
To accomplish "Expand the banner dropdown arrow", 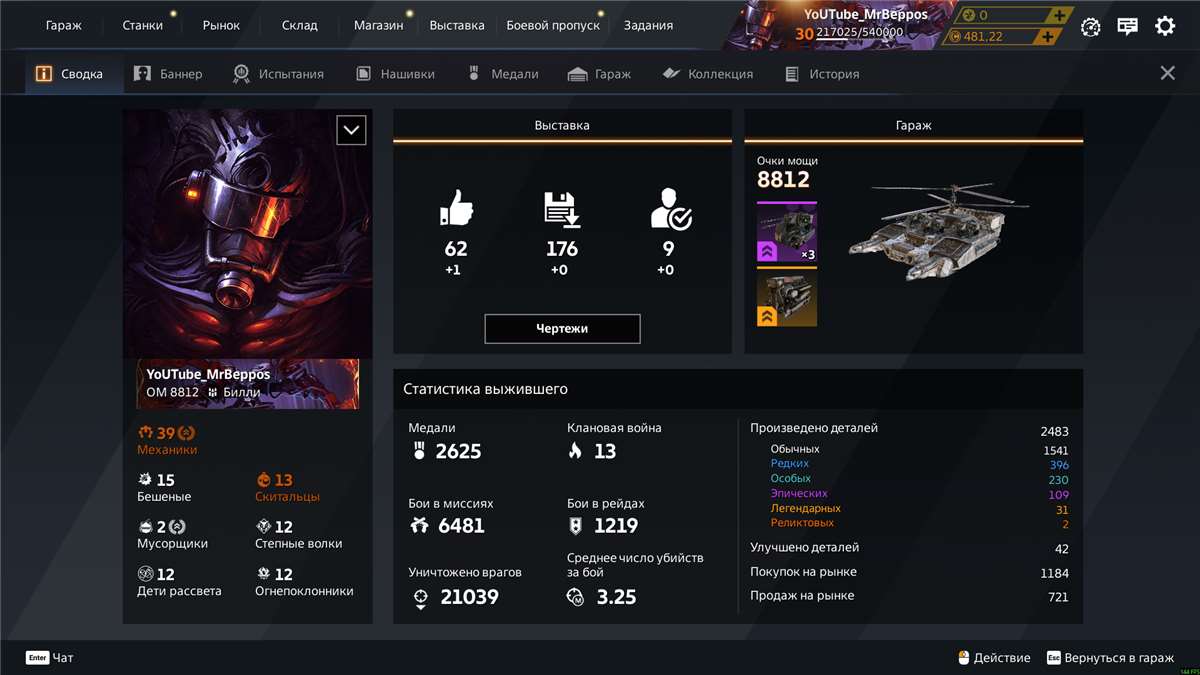I will [351, 130].
